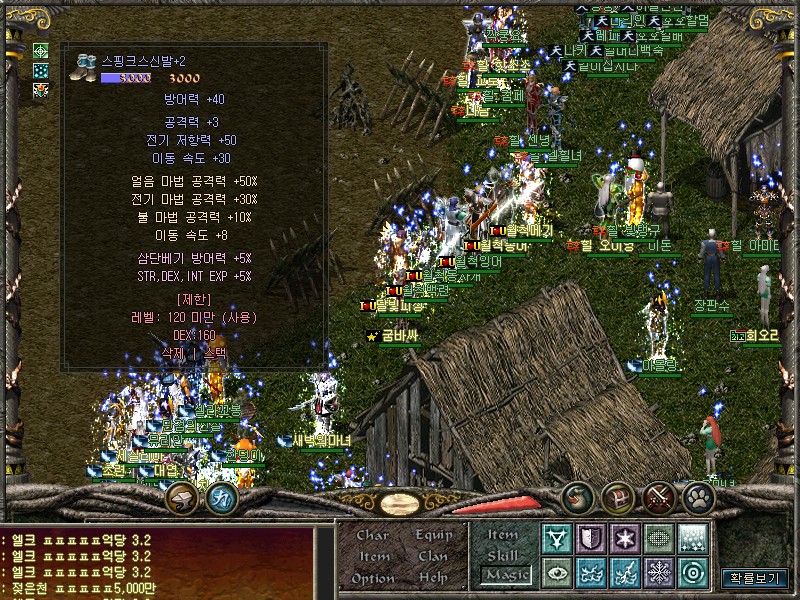This screenshot has height=600, width=800.
Task: Open the Option menu
Action: click(373, 578)
